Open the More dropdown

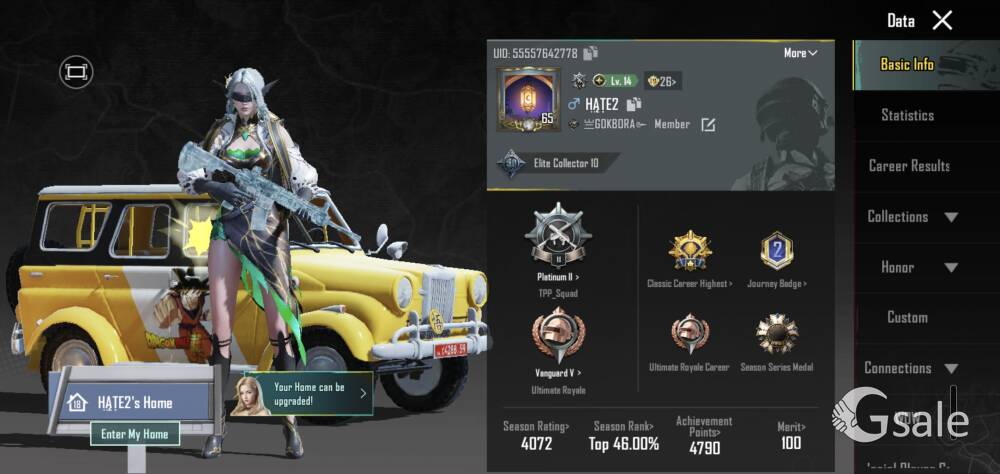pyautogui.click(x=801, y=53)
